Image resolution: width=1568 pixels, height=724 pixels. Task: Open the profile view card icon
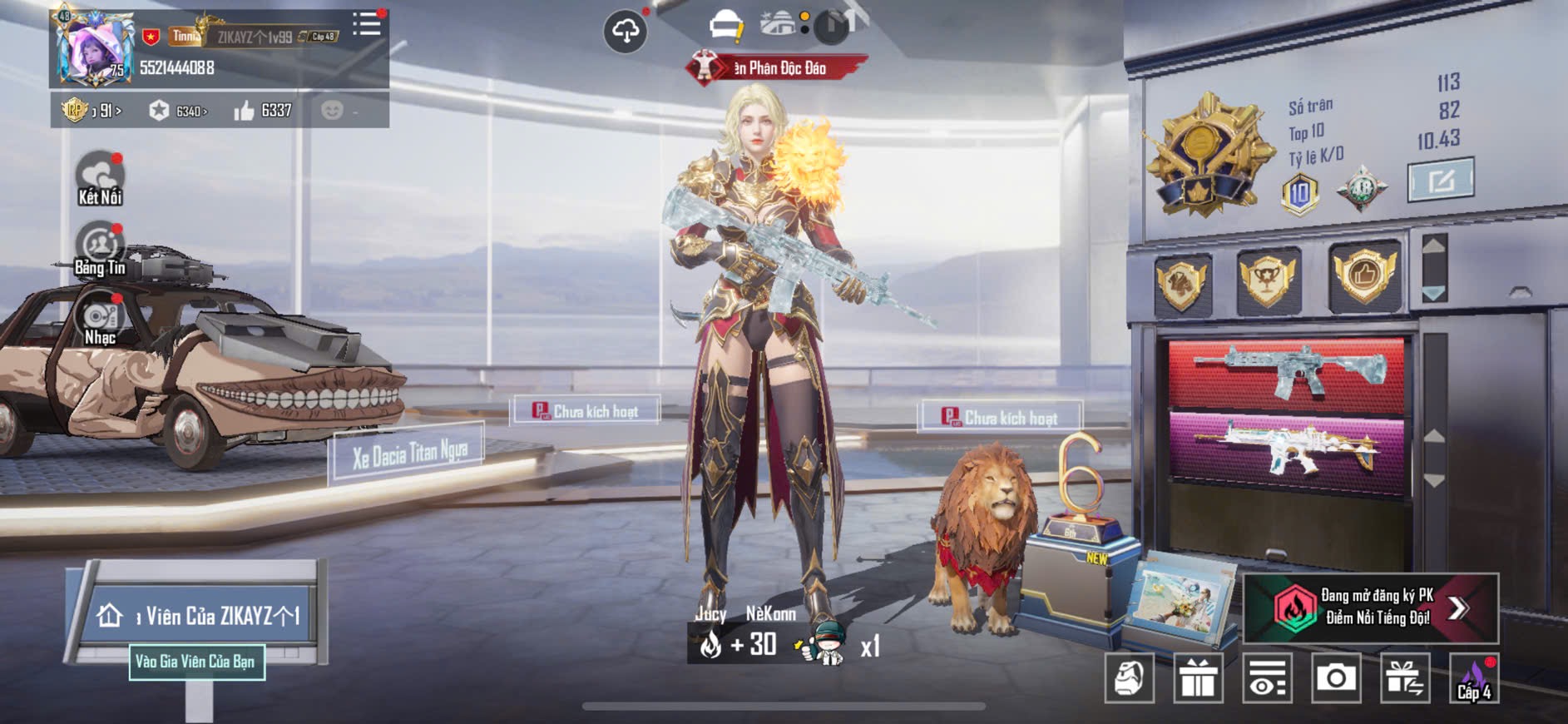[x=1267, y=678]
